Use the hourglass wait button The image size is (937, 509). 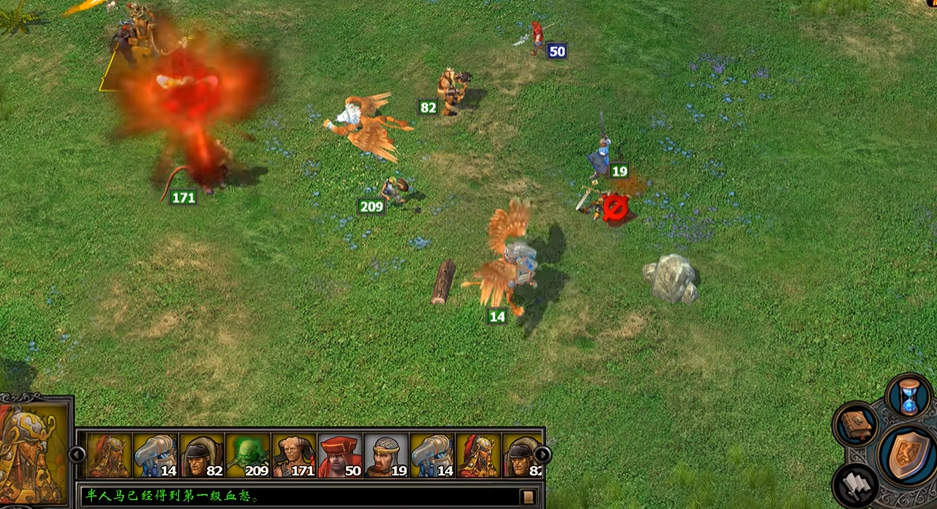click(909, 396)
